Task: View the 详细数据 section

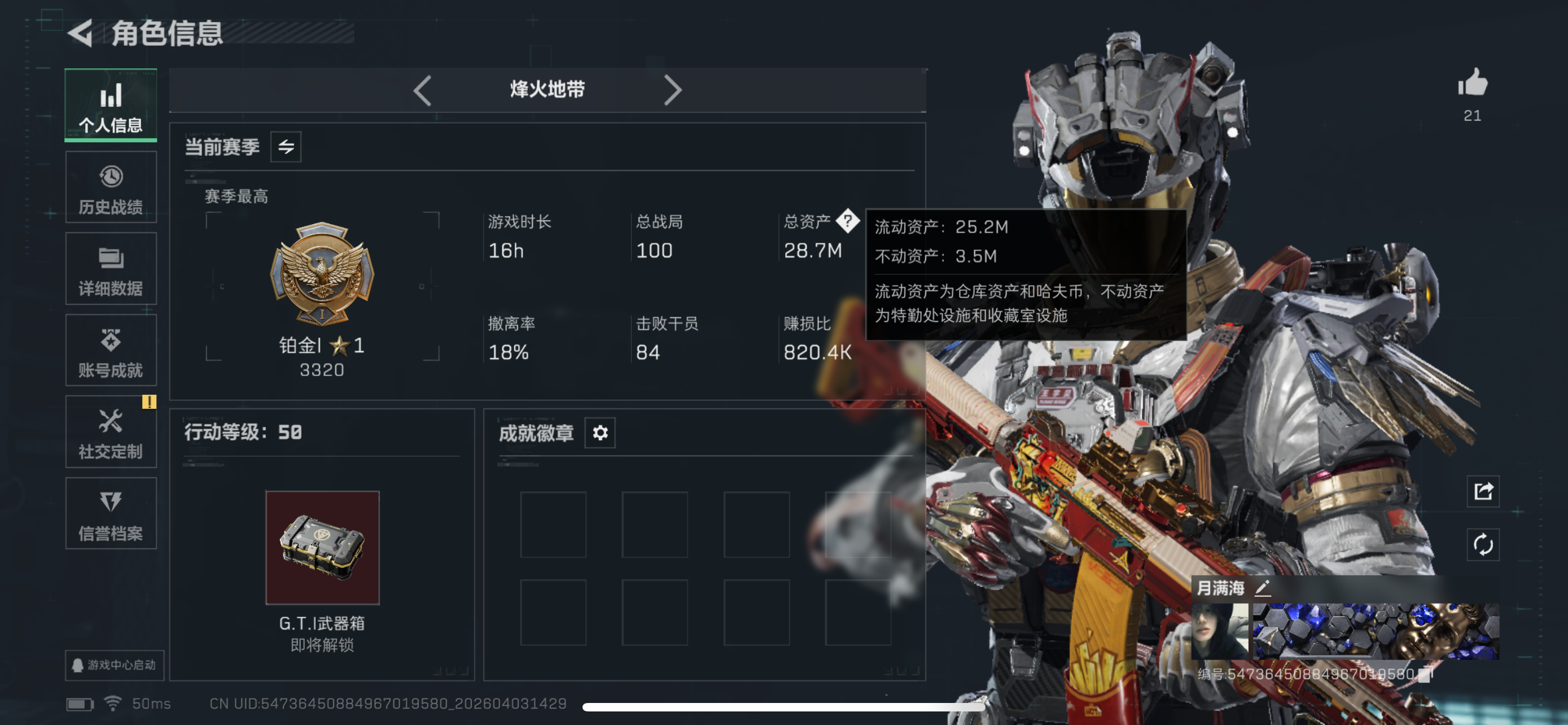Action: pos(111,268)
